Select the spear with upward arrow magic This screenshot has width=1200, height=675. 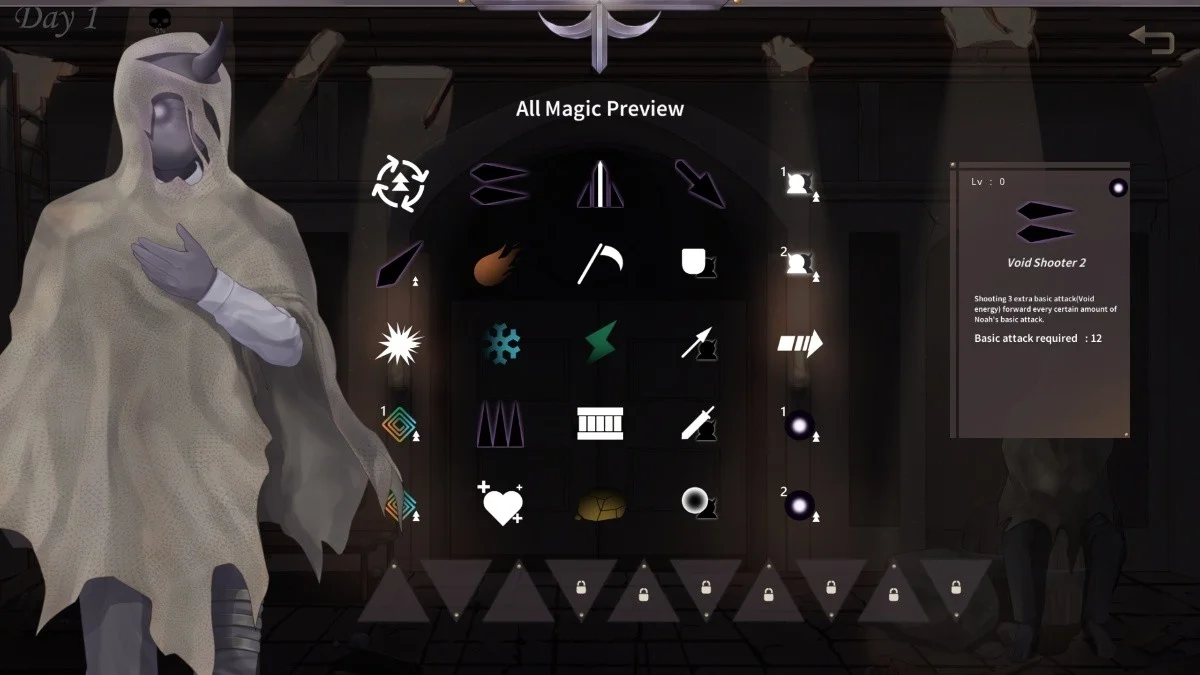coord(699,344)
